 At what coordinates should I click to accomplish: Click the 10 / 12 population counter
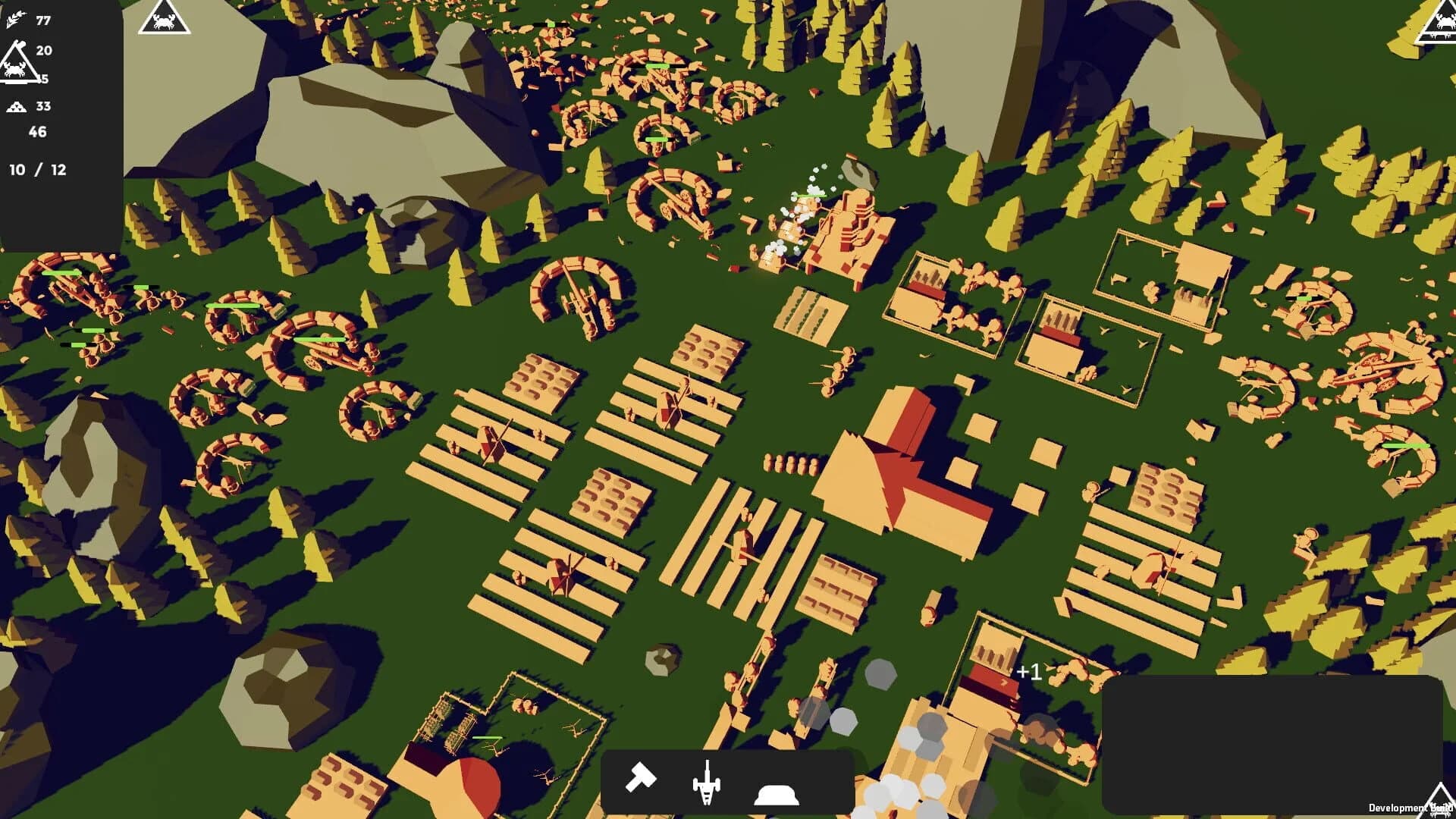coord(36,171)
